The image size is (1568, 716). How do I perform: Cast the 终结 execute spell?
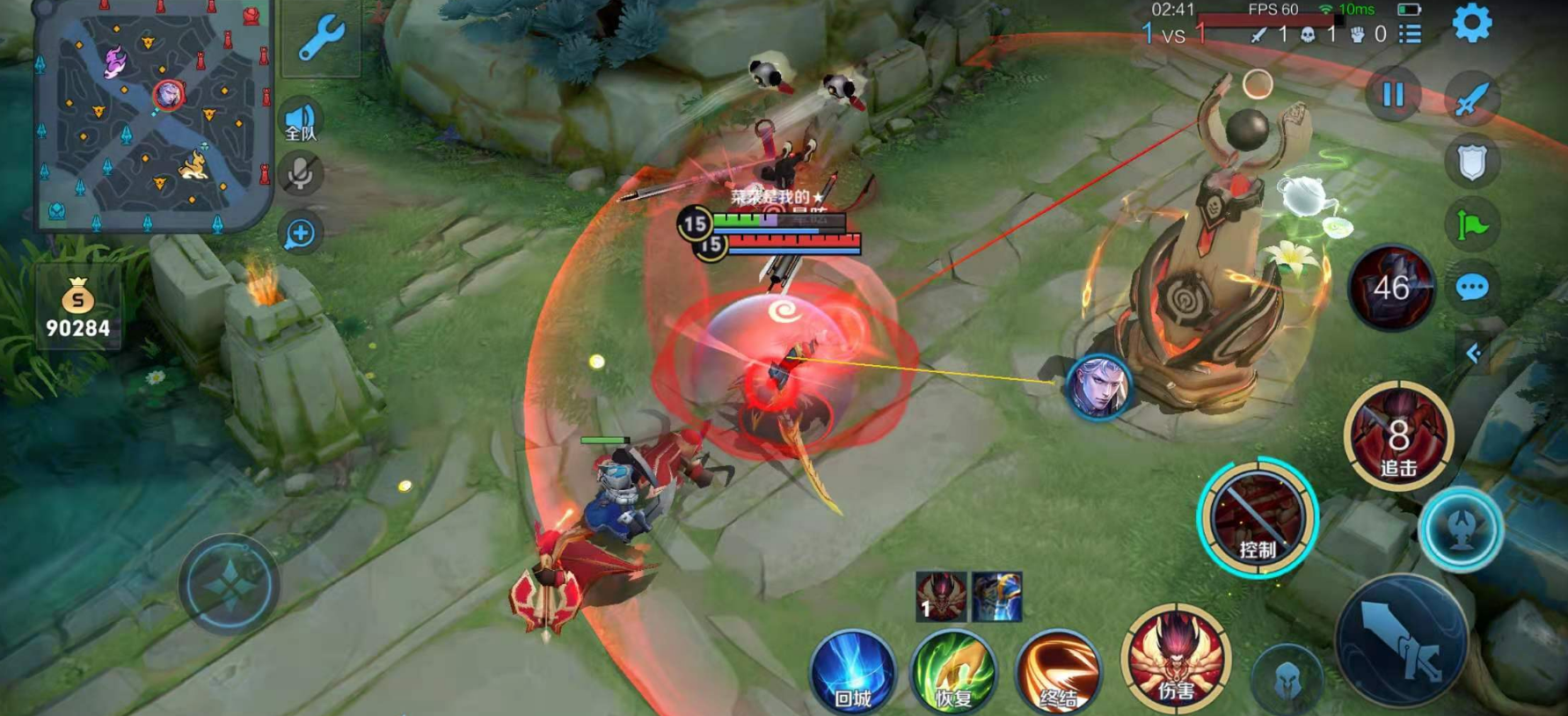[x=1058, y=673]
